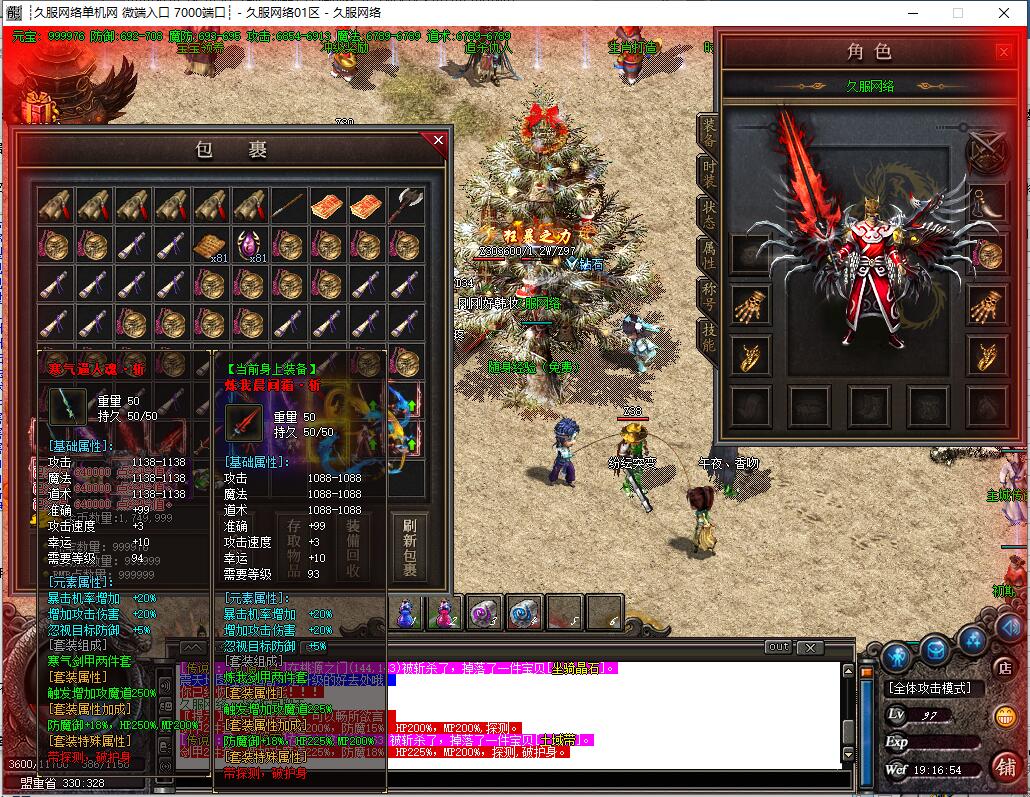The height and width of the screenshot is (797, 1030).
Task: Open the 时装 fashion tab
Action: tap(708, 173)
